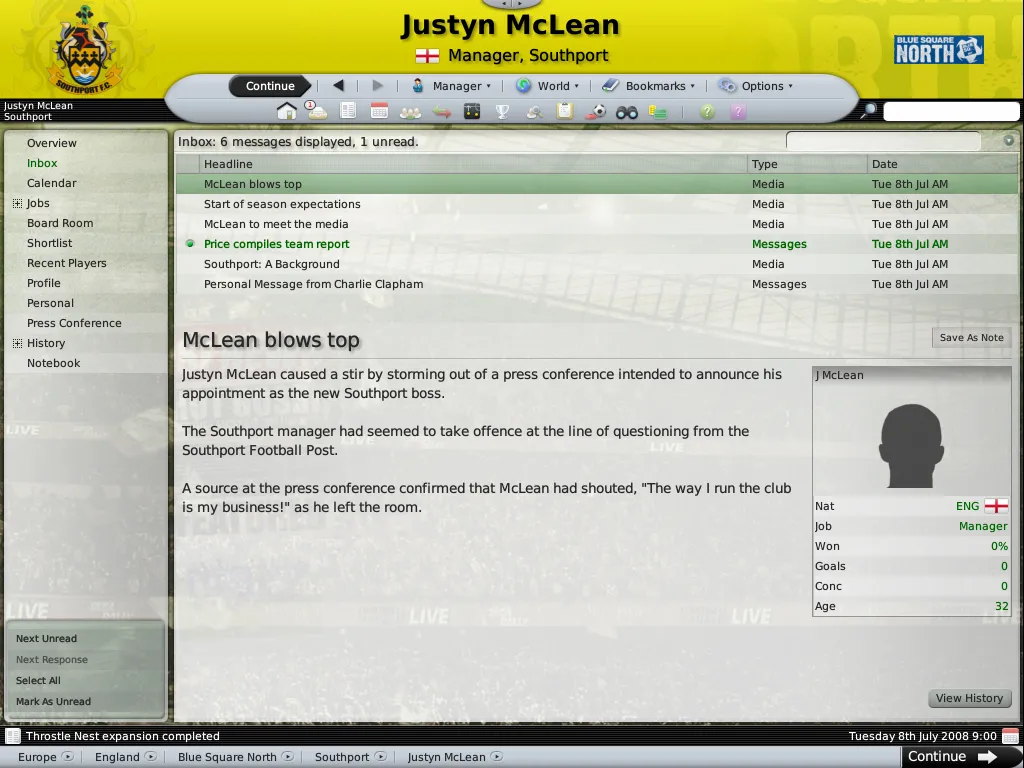
Task: Jump to Next Unread message
Action: (x=46, y=639)
